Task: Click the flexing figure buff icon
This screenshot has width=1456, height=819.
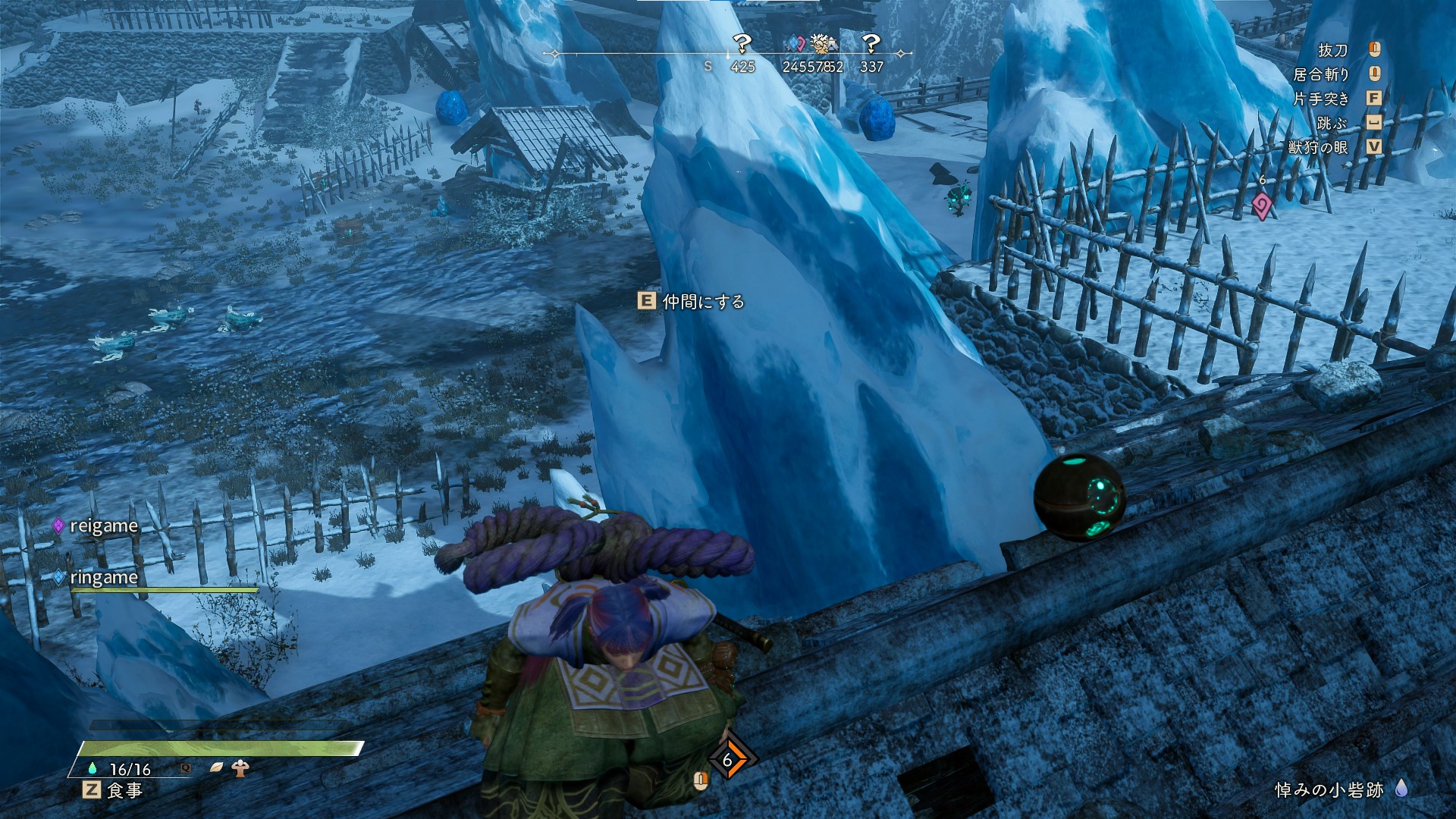Action: (241, 767)
